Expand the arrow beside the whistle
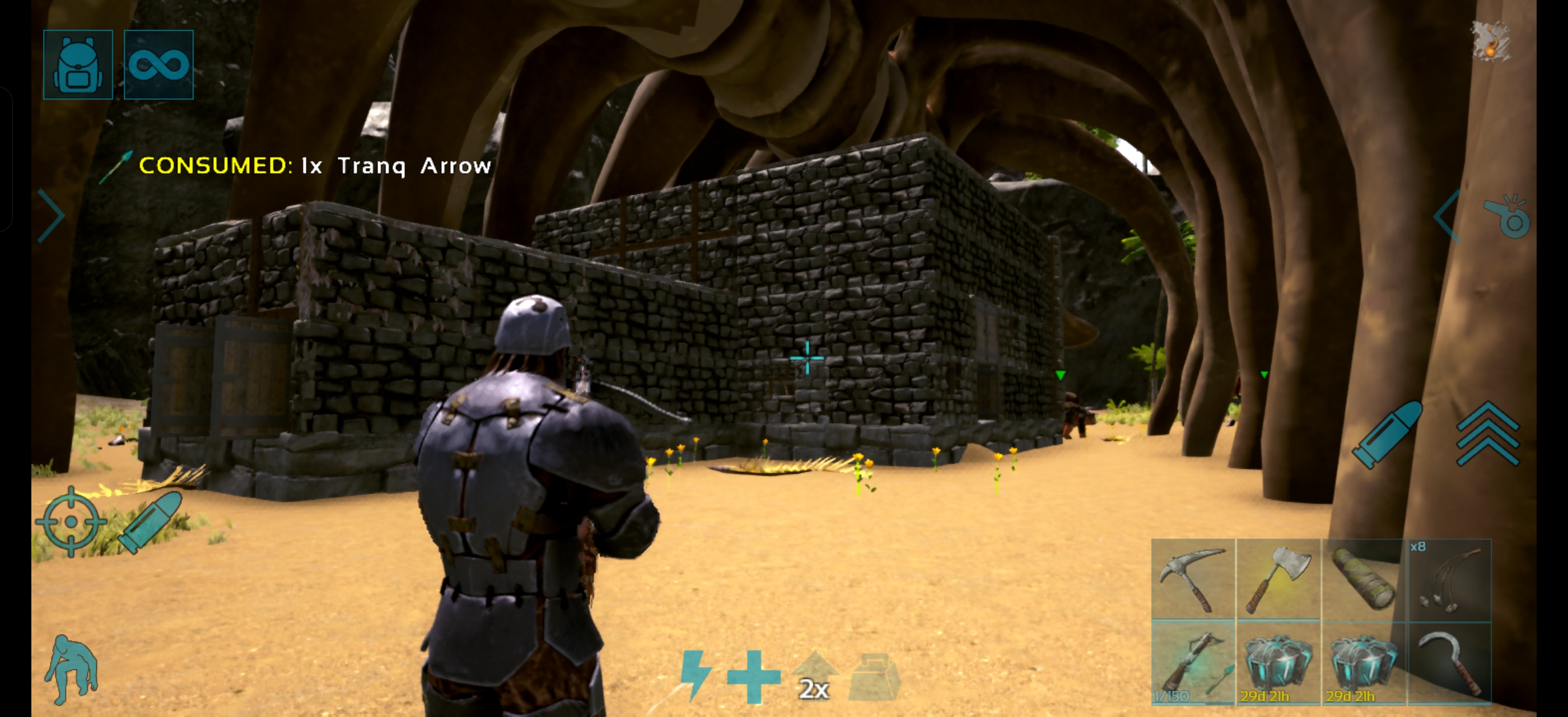 (1448, 216)
